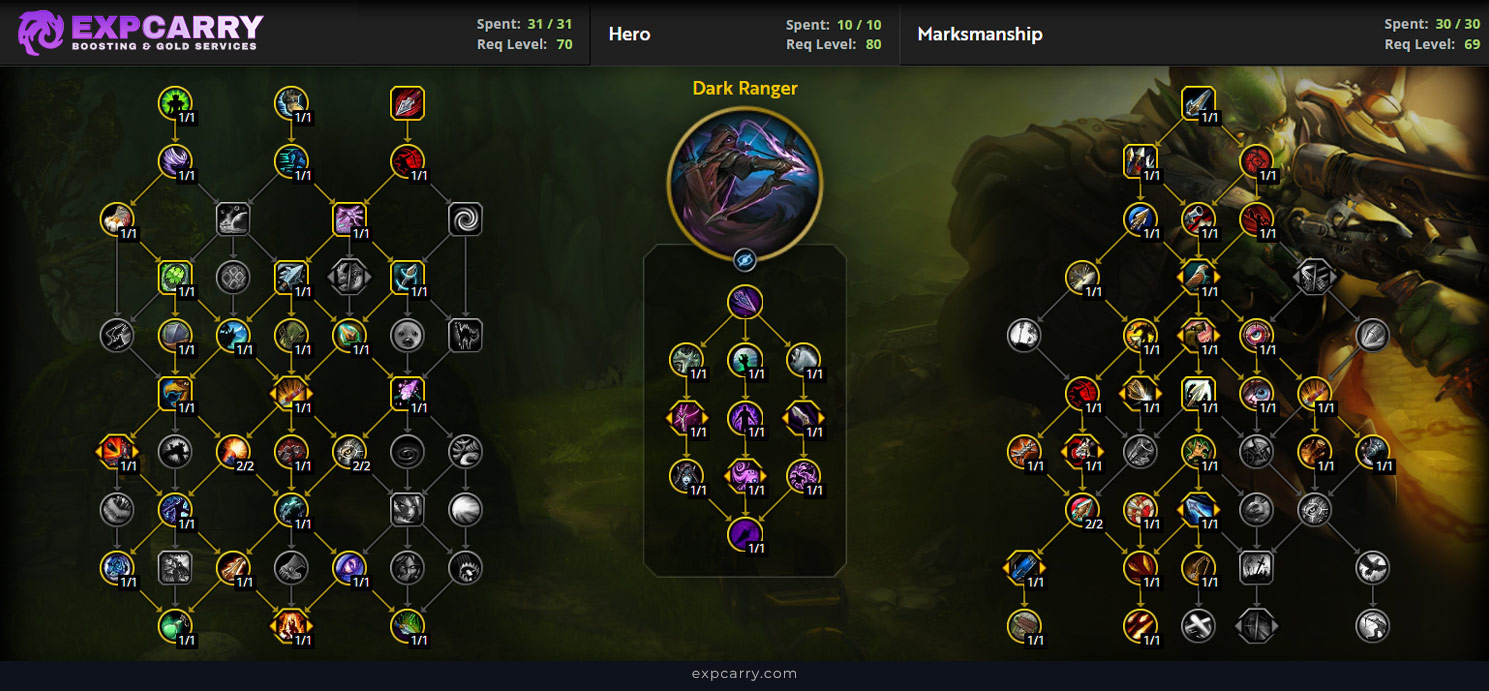The image size is (1489, 691).
Task: Choose the blue square choice talent node
Action: point(1024,568)
